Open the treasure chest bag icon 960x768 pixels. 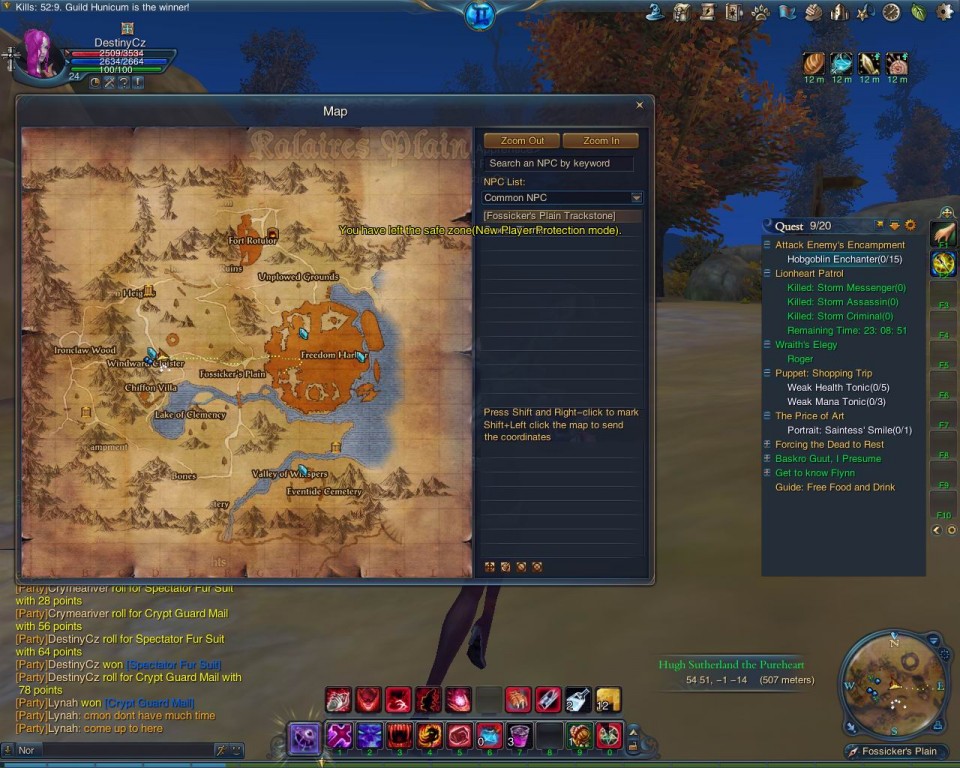click(682, 12)
